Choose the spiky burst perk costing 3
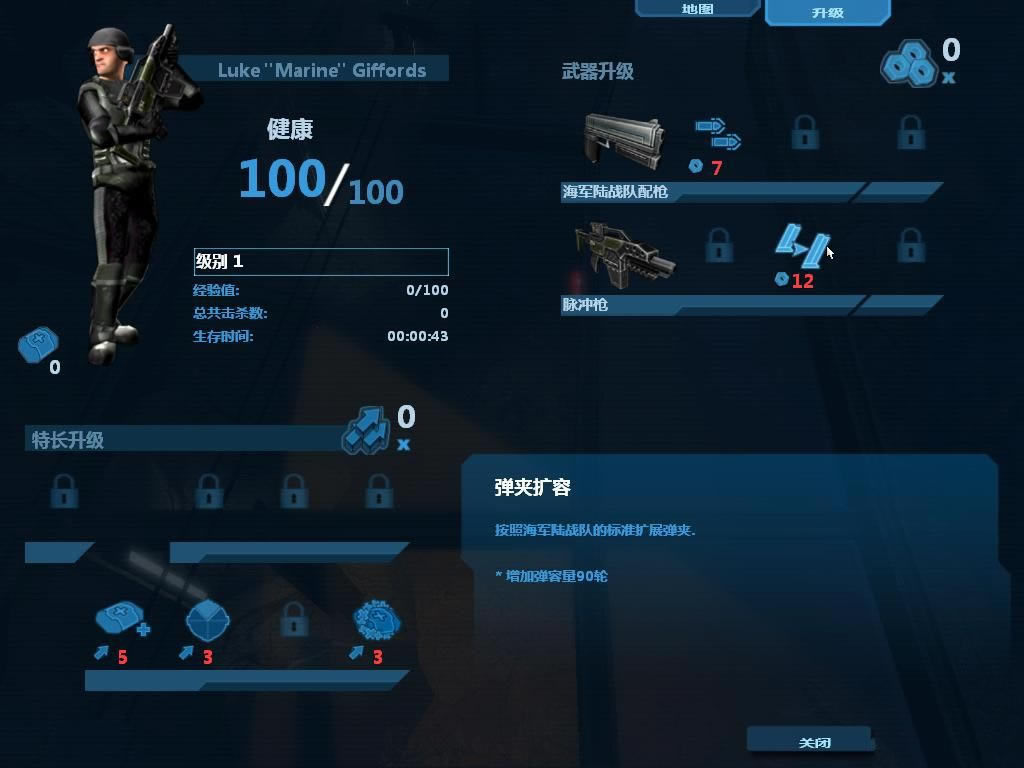Screen dimensions: 1024x768 pos(377,621)
